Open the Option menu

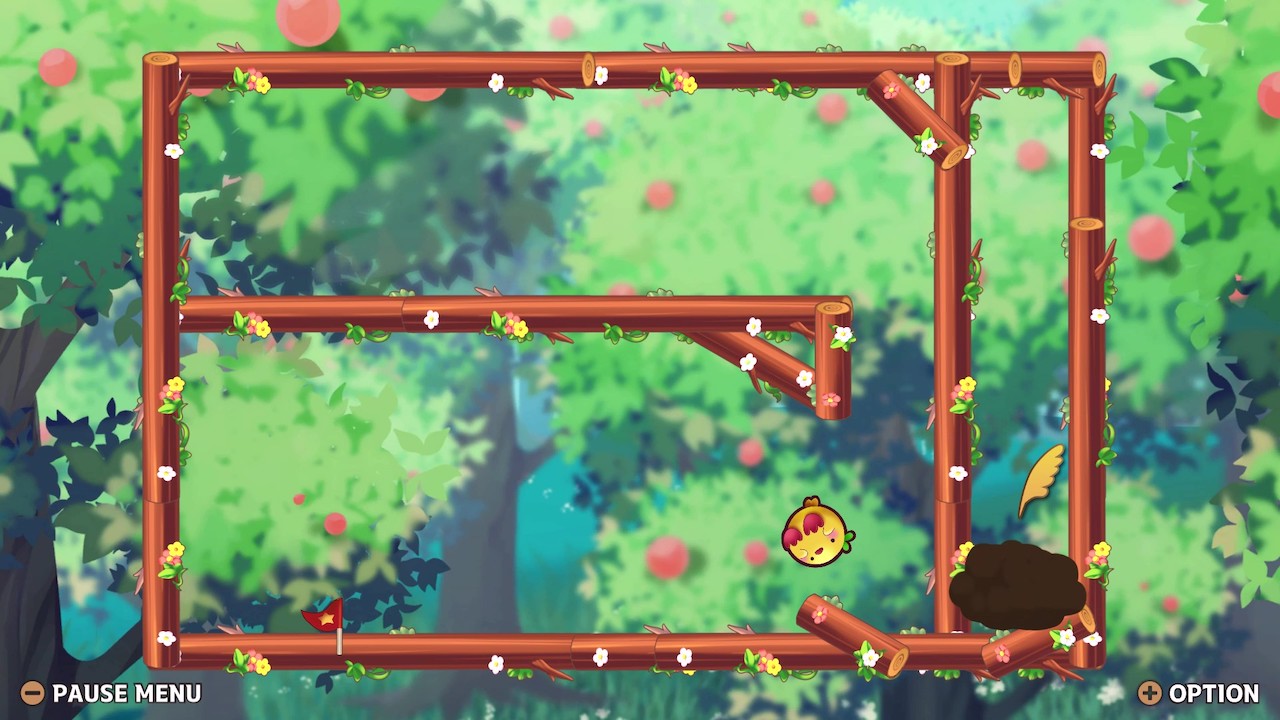coord(1210,693)
